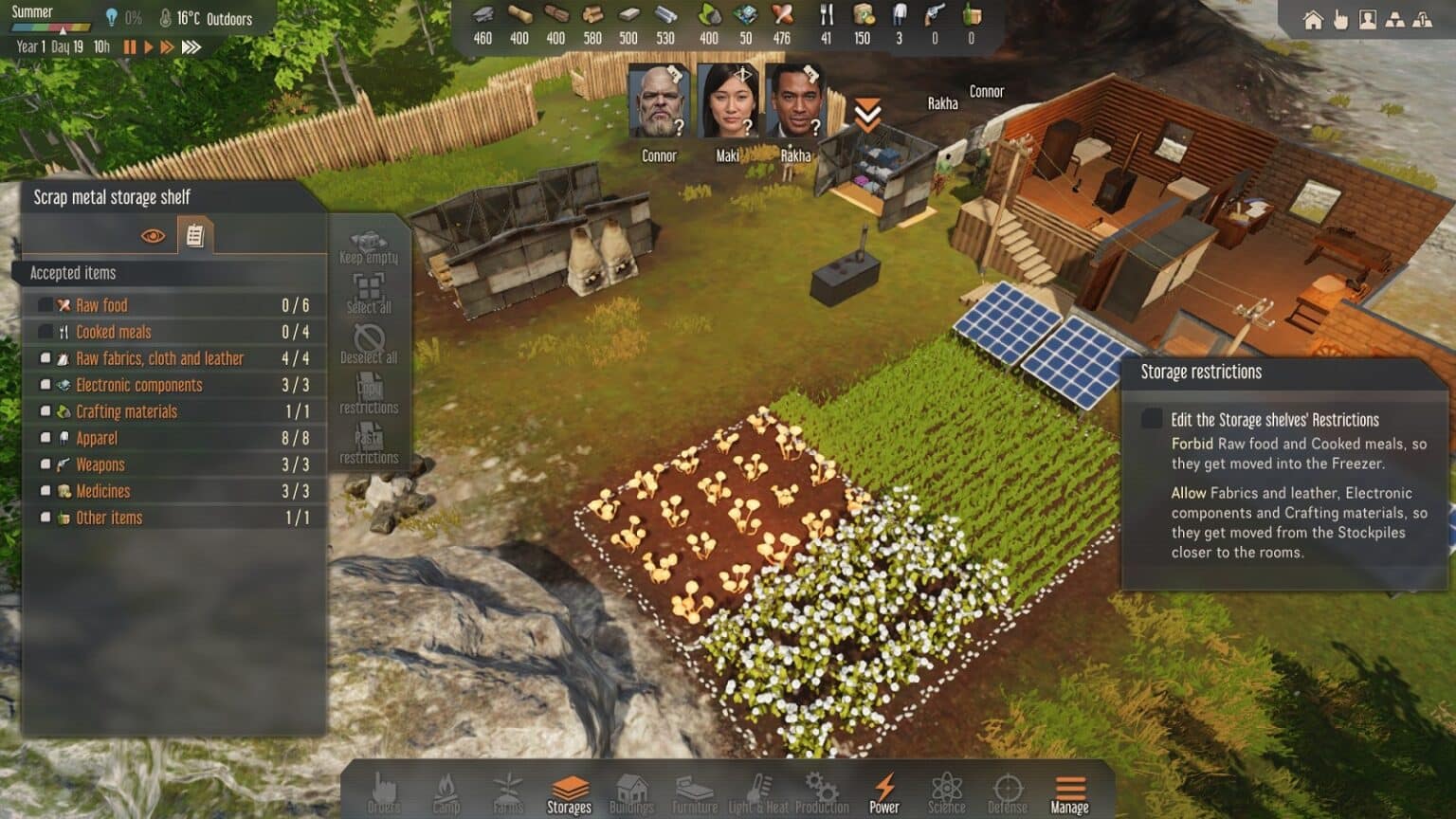The image size is (1456, 819).
Task: Pause the game time
Action: pyautogui.click(x=130, y=46)
